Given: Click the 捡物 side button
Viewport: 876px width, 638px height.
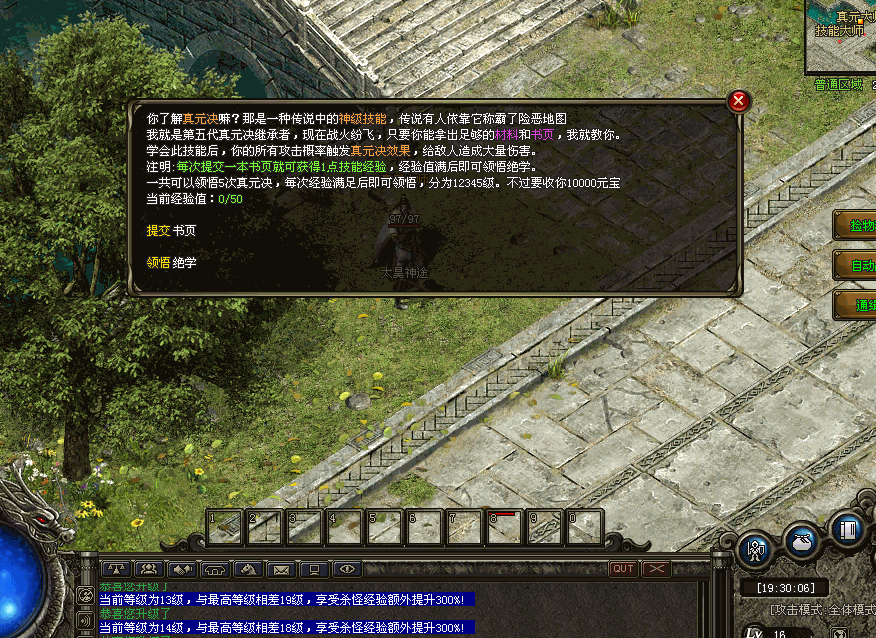Looking at the screenshot, I should tap(856, 226).
